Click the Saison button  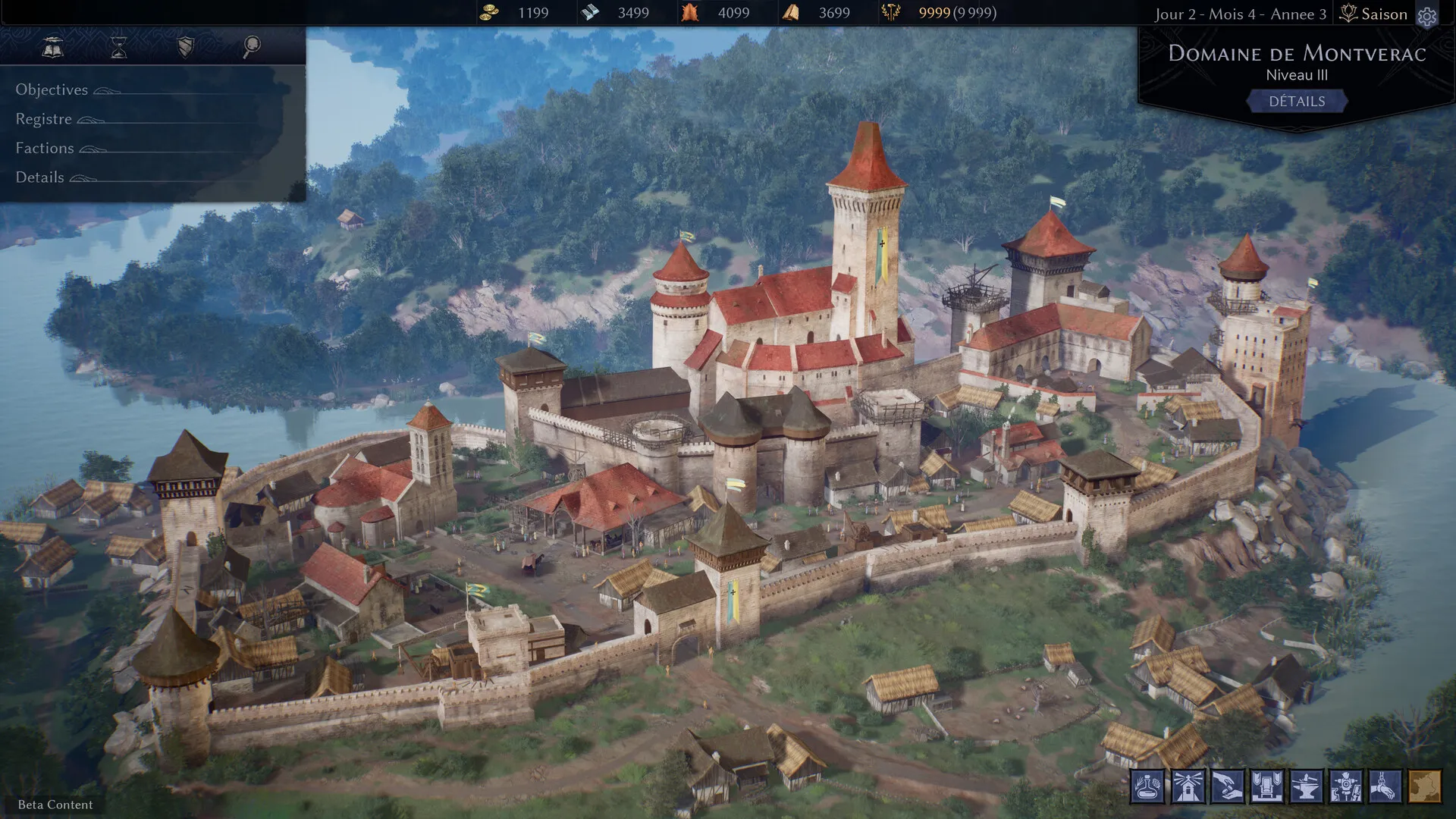point(1374,14)
